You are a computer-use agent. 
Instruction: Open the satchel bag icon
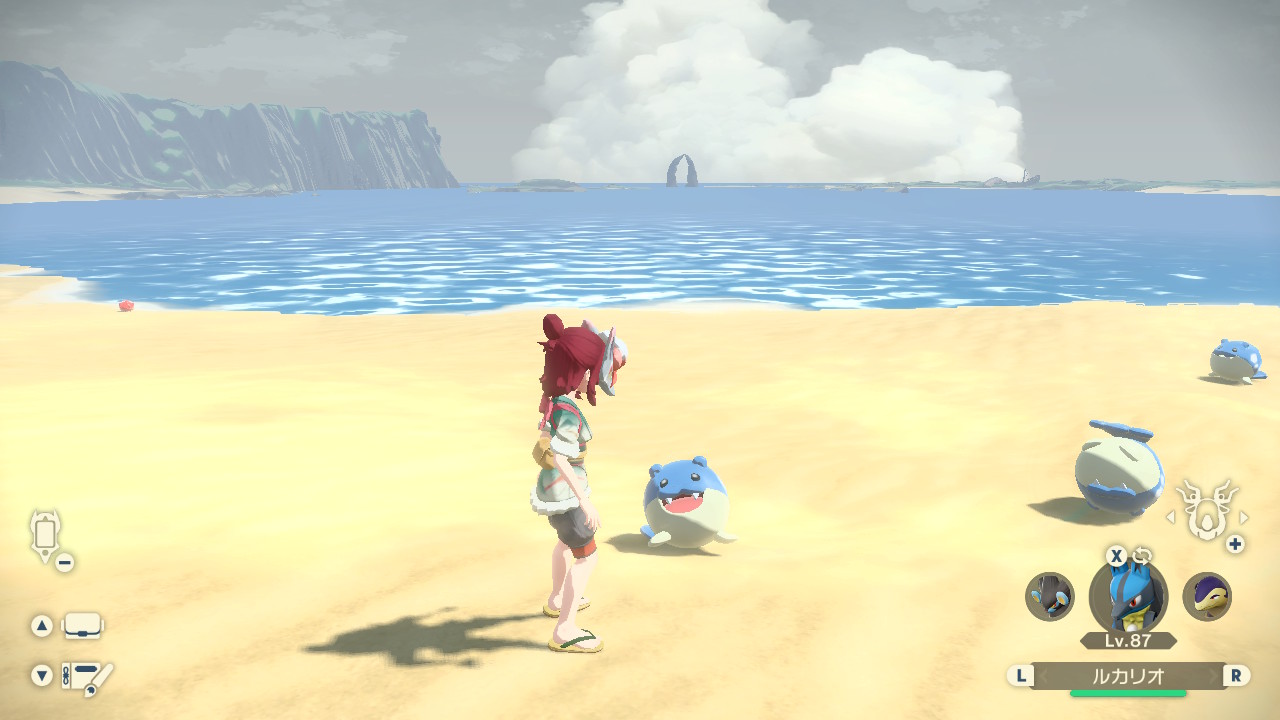(83, 627)
